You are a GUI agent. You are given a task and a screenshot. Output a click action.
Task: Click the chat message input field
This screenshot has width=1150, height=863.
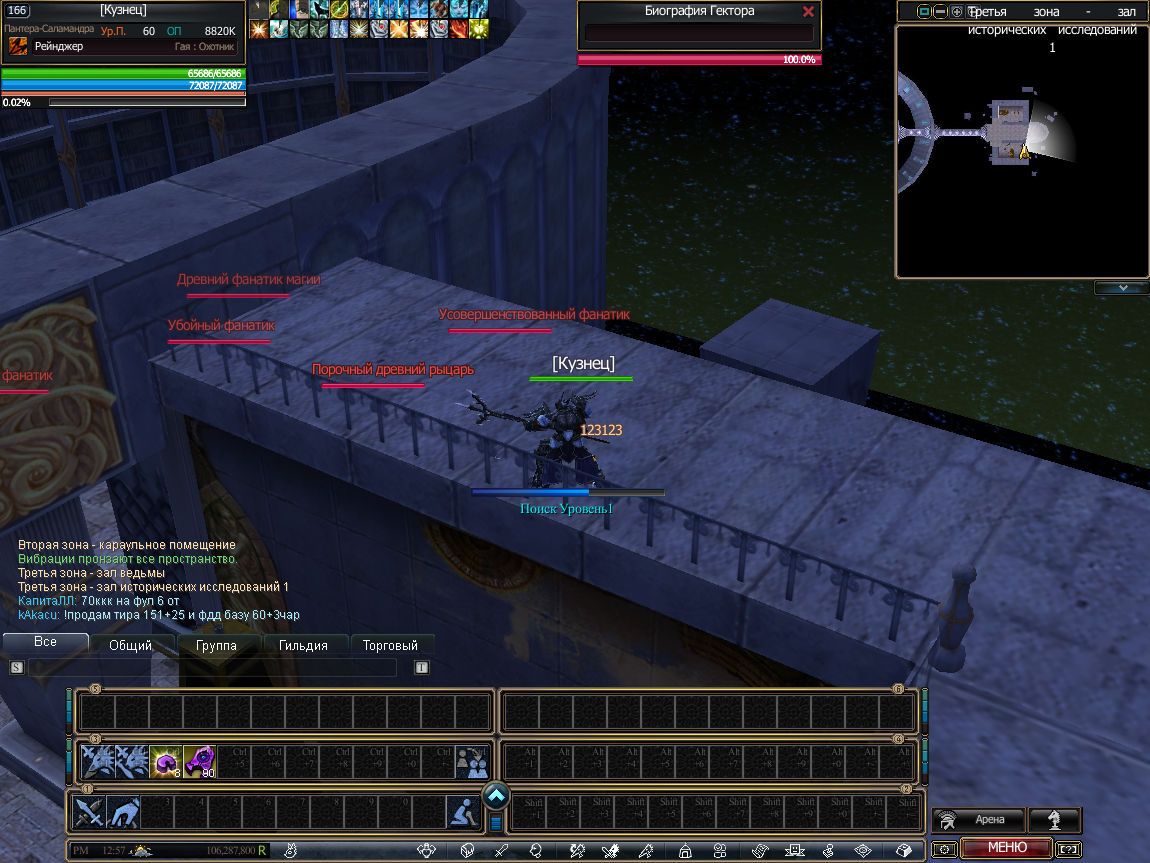point(212,668)
